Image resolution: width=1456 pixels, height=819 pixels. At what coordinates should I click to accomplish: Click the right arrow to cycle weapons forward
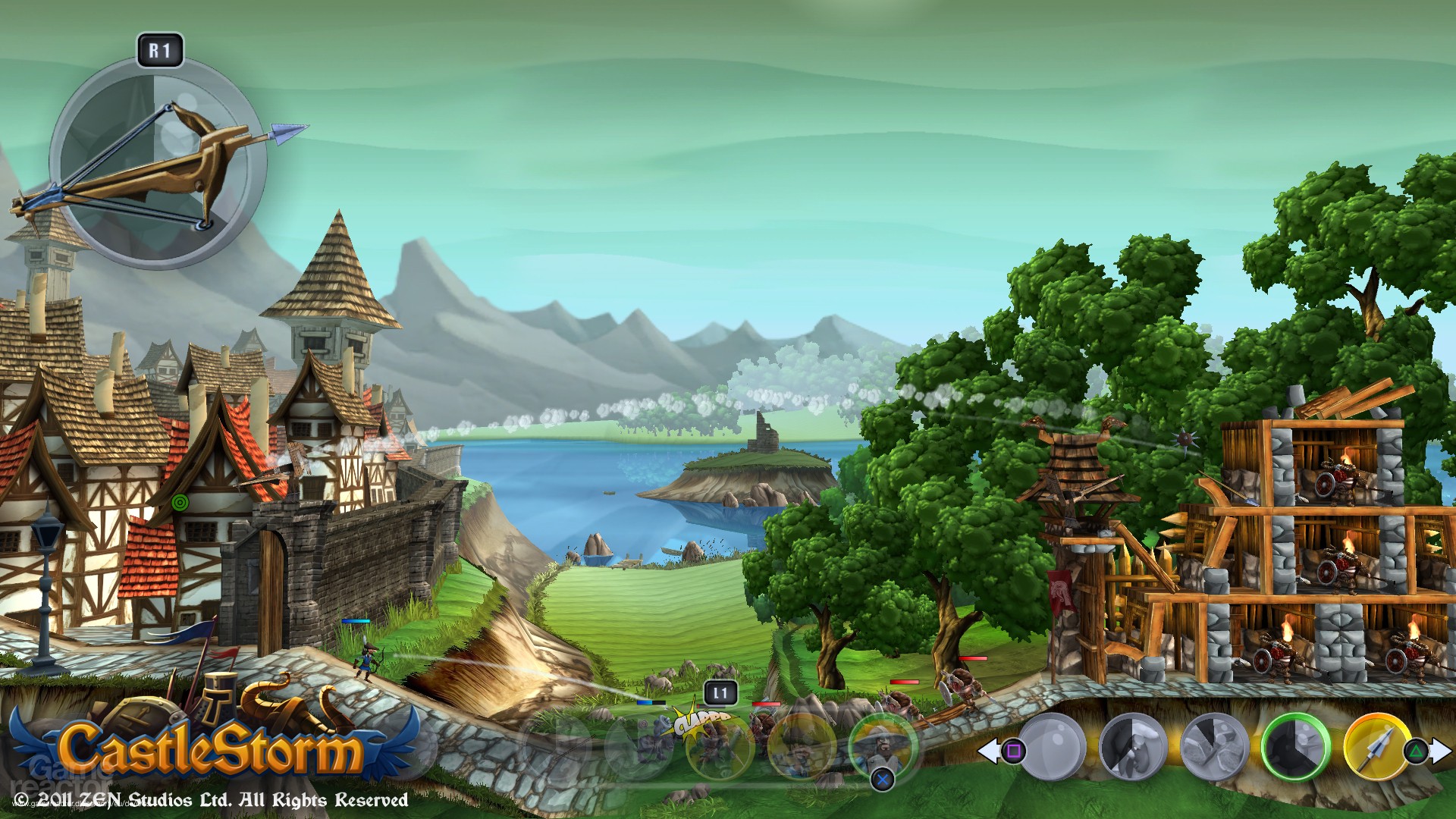point(1442,749)
